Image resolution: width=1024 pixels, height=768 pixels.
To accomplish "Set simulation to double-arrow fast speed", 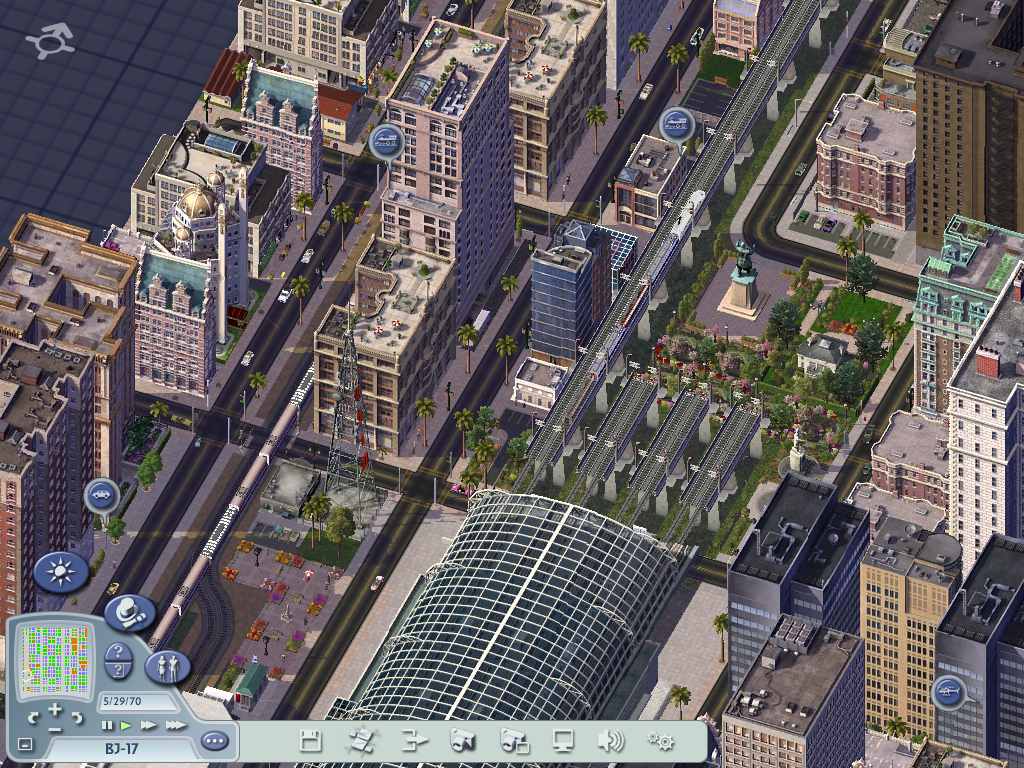I will coord(148,724).
